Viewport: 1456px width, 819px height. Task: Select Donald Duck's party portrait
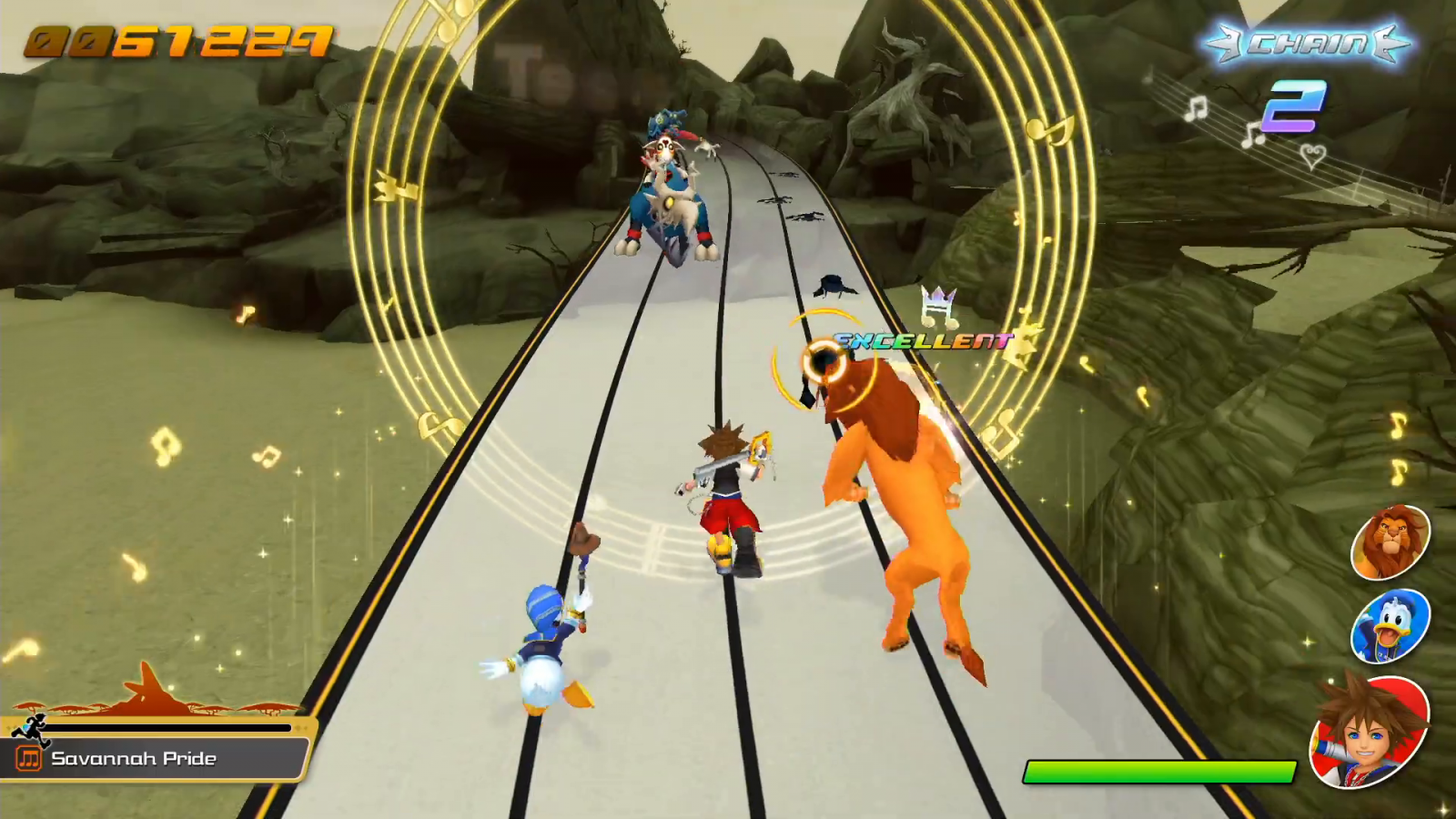coord(1390,626)
